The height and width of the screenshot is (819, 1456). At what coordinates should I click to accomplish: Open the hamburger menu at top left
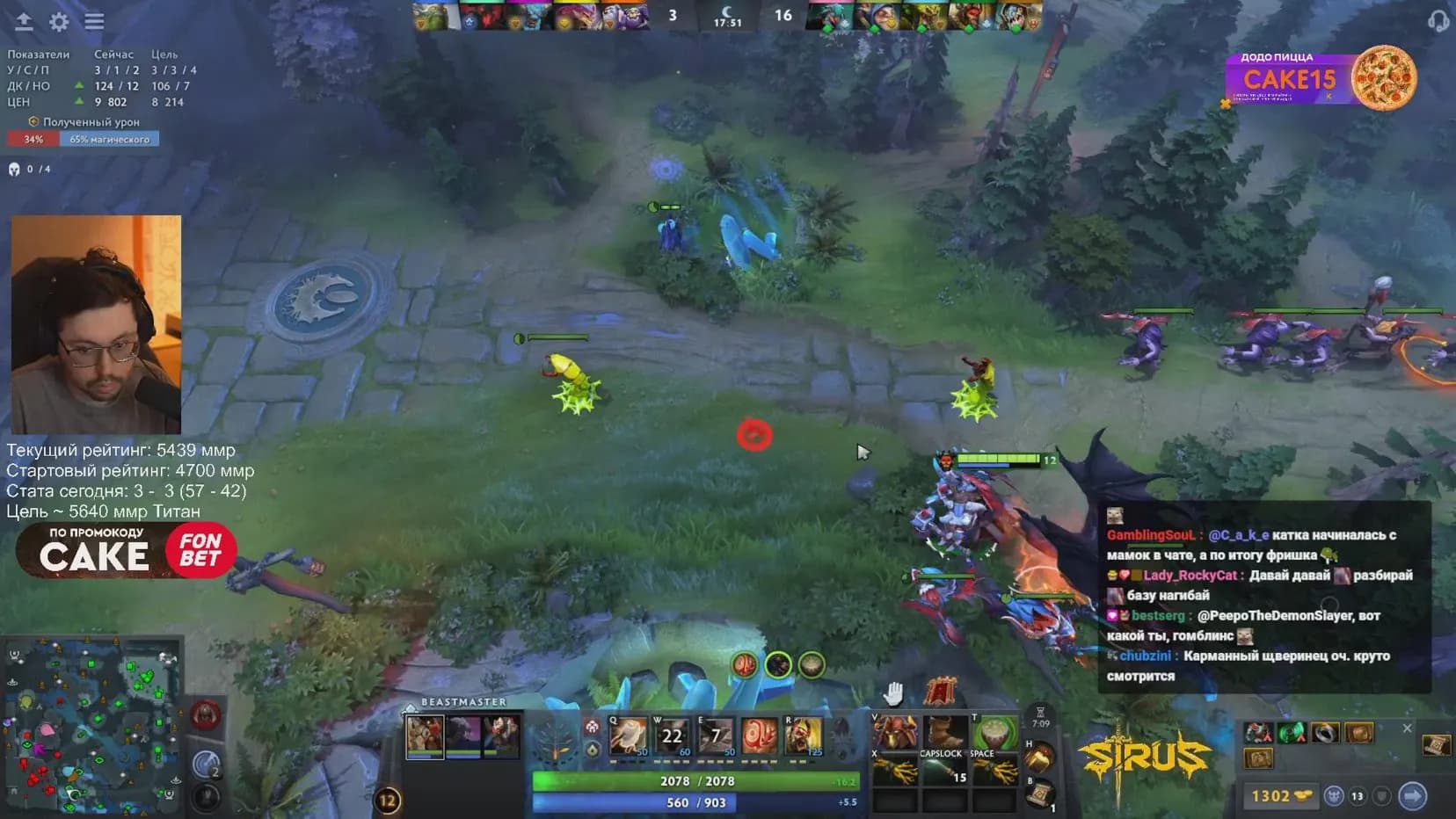click(93, 22)
